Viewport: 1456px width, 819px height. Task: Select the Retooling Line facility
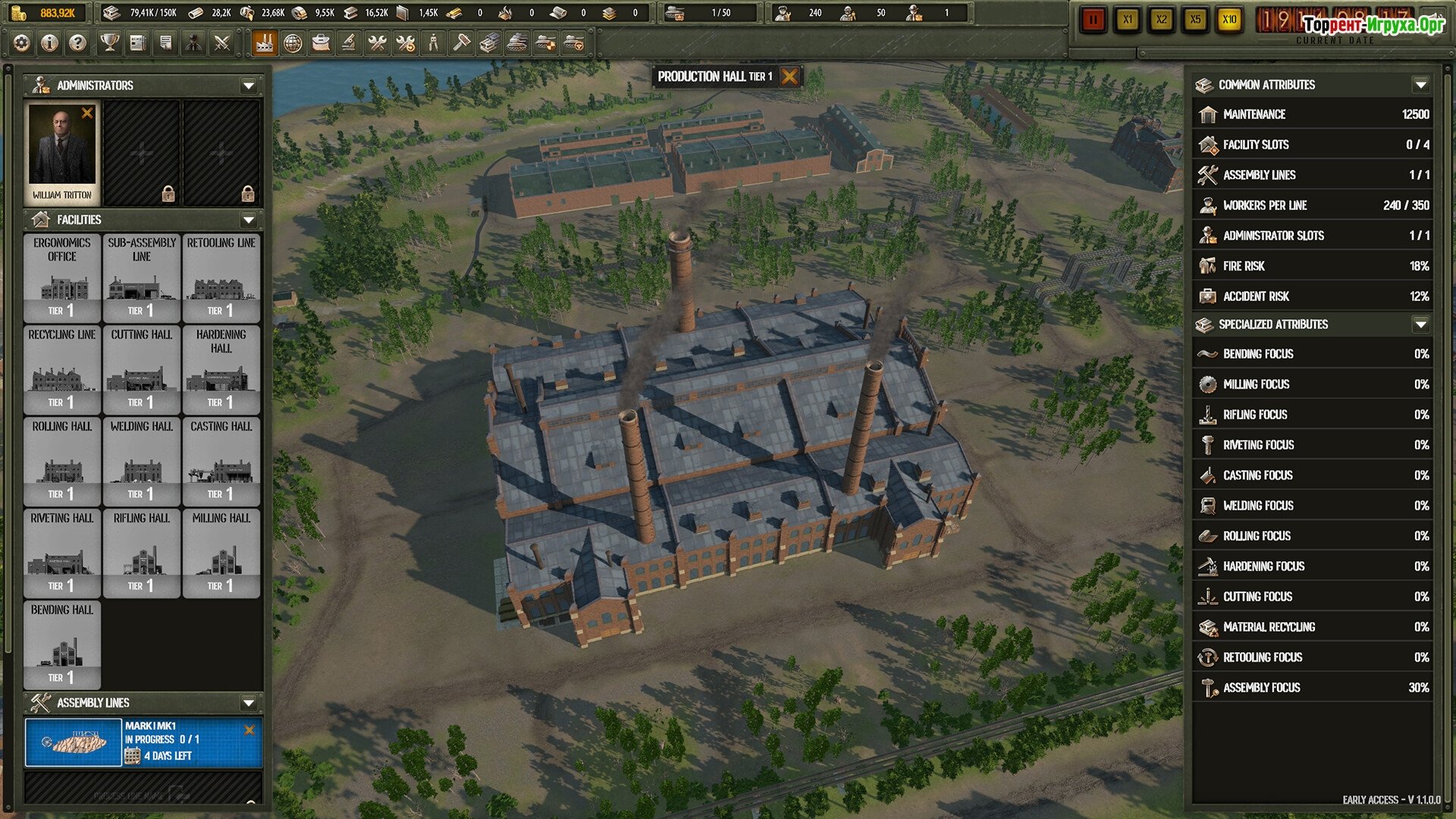[221, 278]
